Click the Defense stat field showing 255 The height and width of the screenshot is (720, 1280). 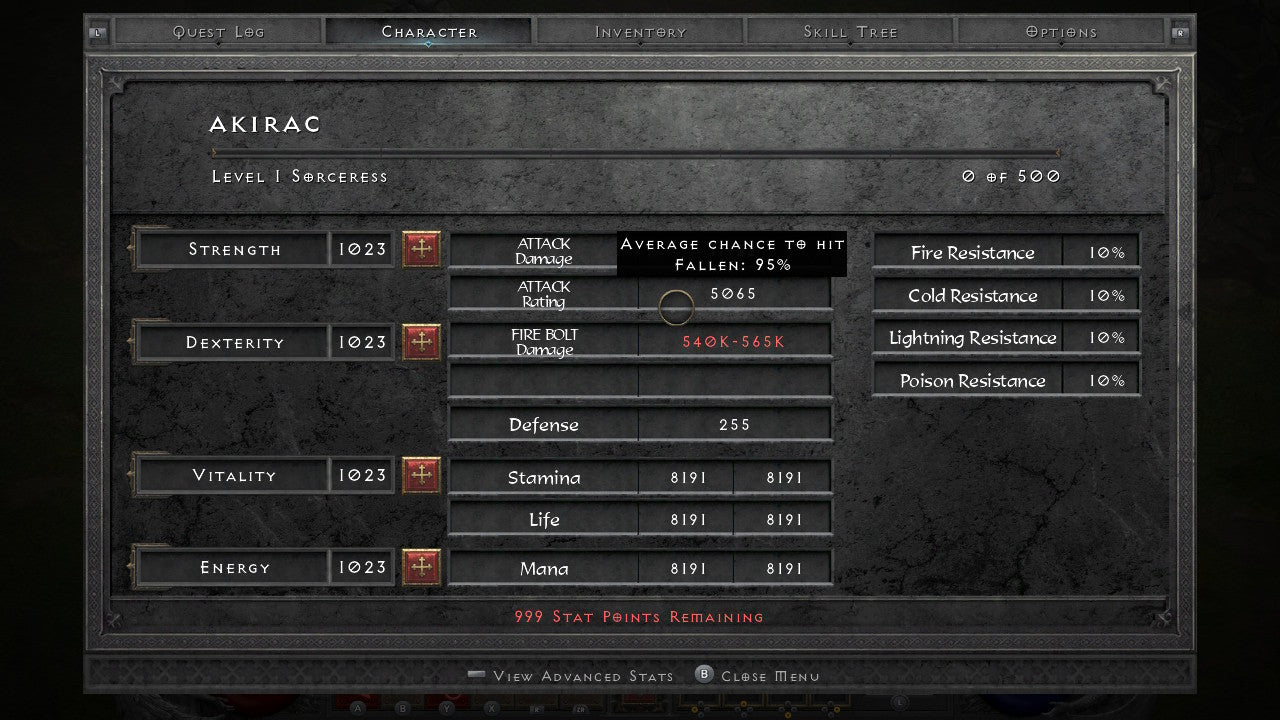pos(735,424)
